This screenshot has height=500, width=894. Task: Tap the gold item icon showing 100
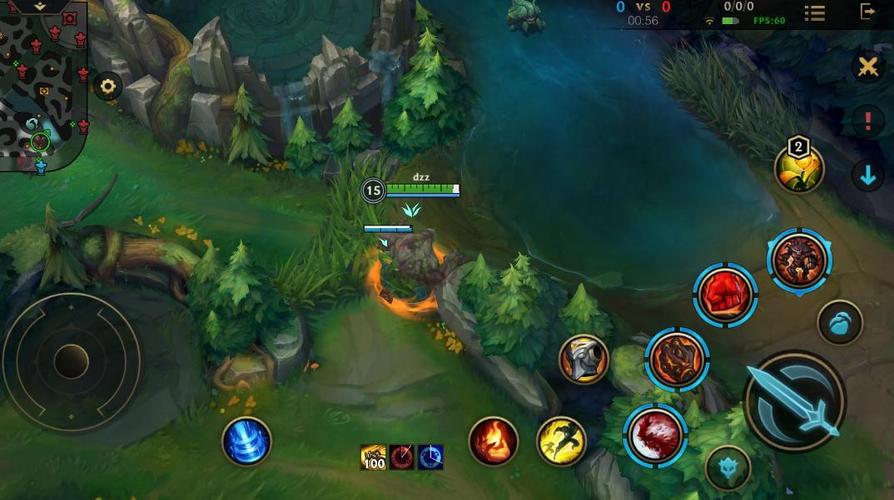coord(374,457)
